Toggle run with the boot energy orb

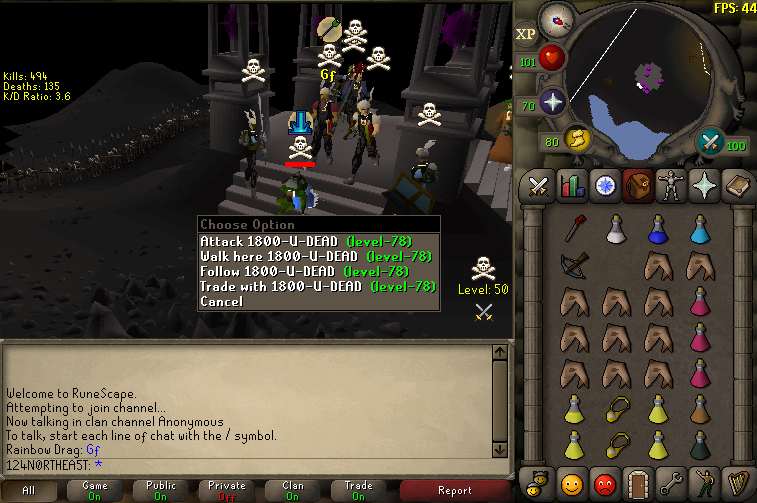pyautogui.click(x=576, y=138)
